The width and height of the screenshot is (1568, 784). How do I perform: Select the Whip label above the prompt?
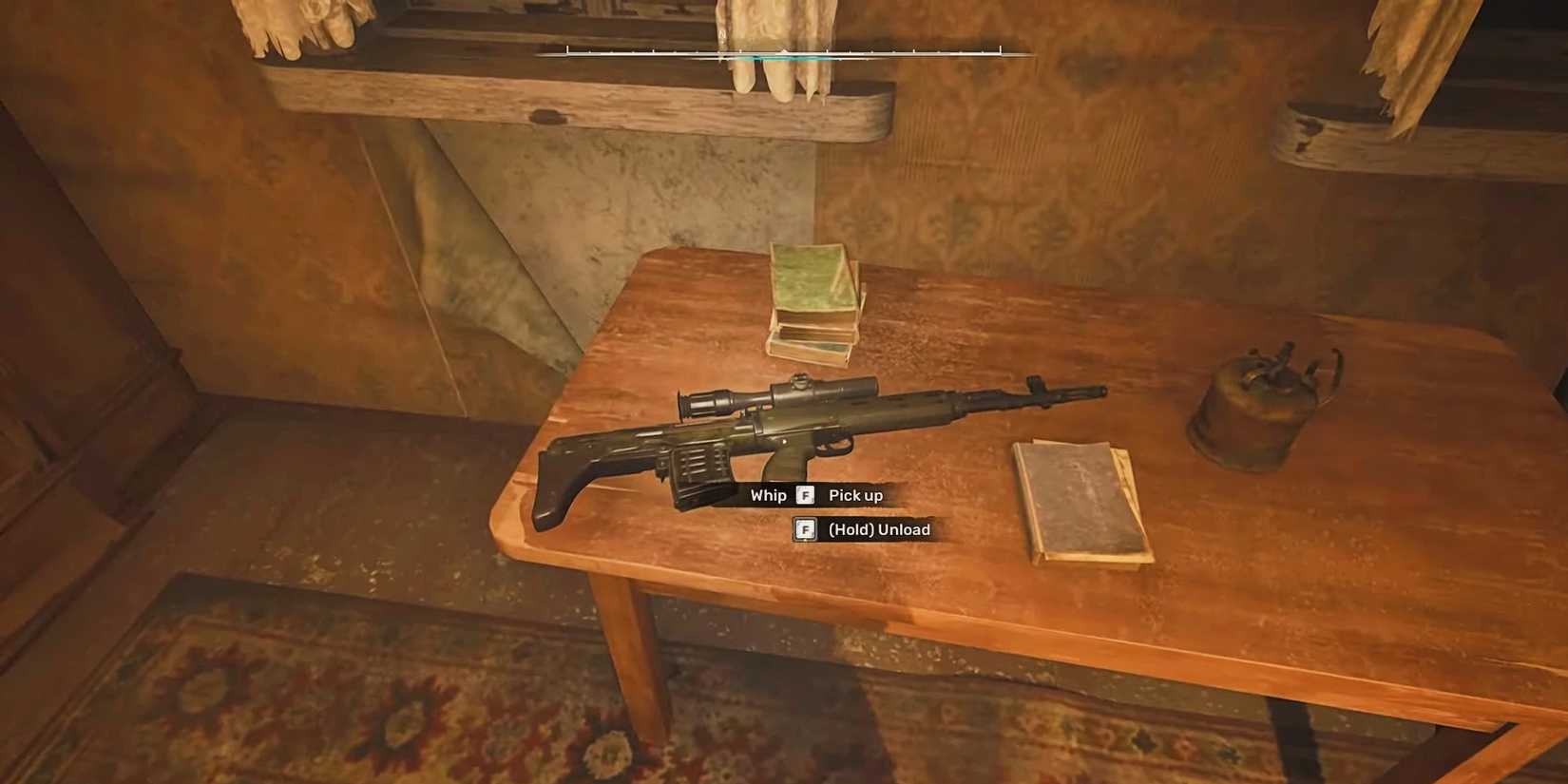coord(768,494)
